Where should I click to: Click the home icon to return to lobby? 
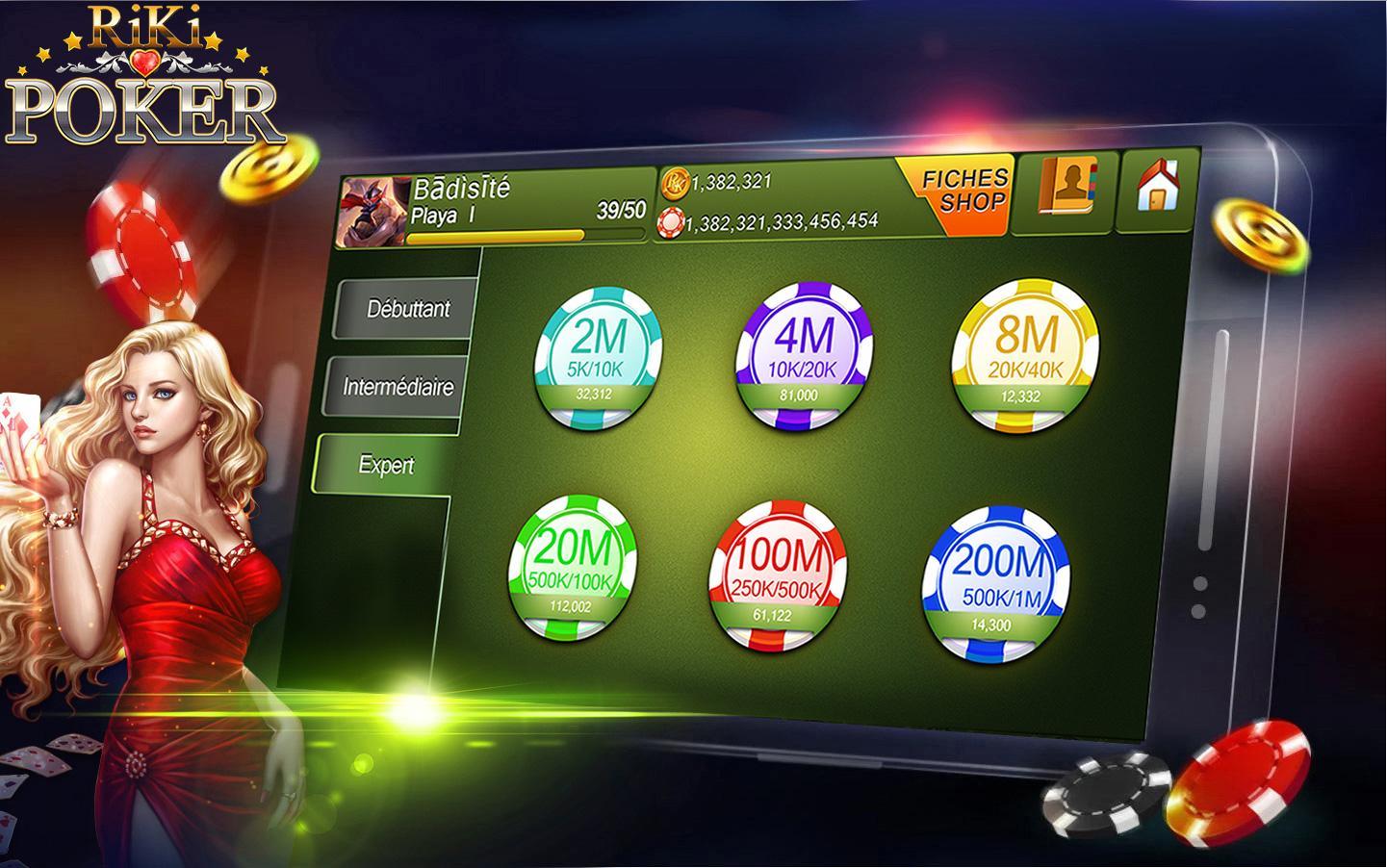[1158, 188]
